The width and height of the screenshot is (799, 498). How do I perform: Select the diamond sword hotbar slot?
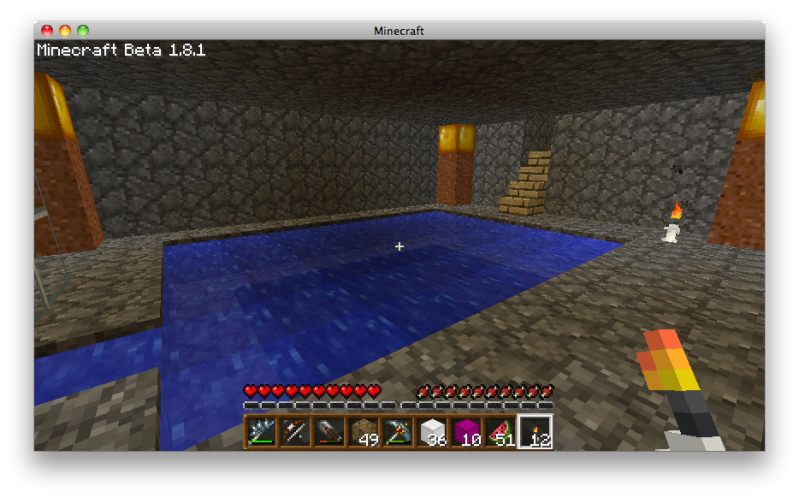[x=263, y=432]
